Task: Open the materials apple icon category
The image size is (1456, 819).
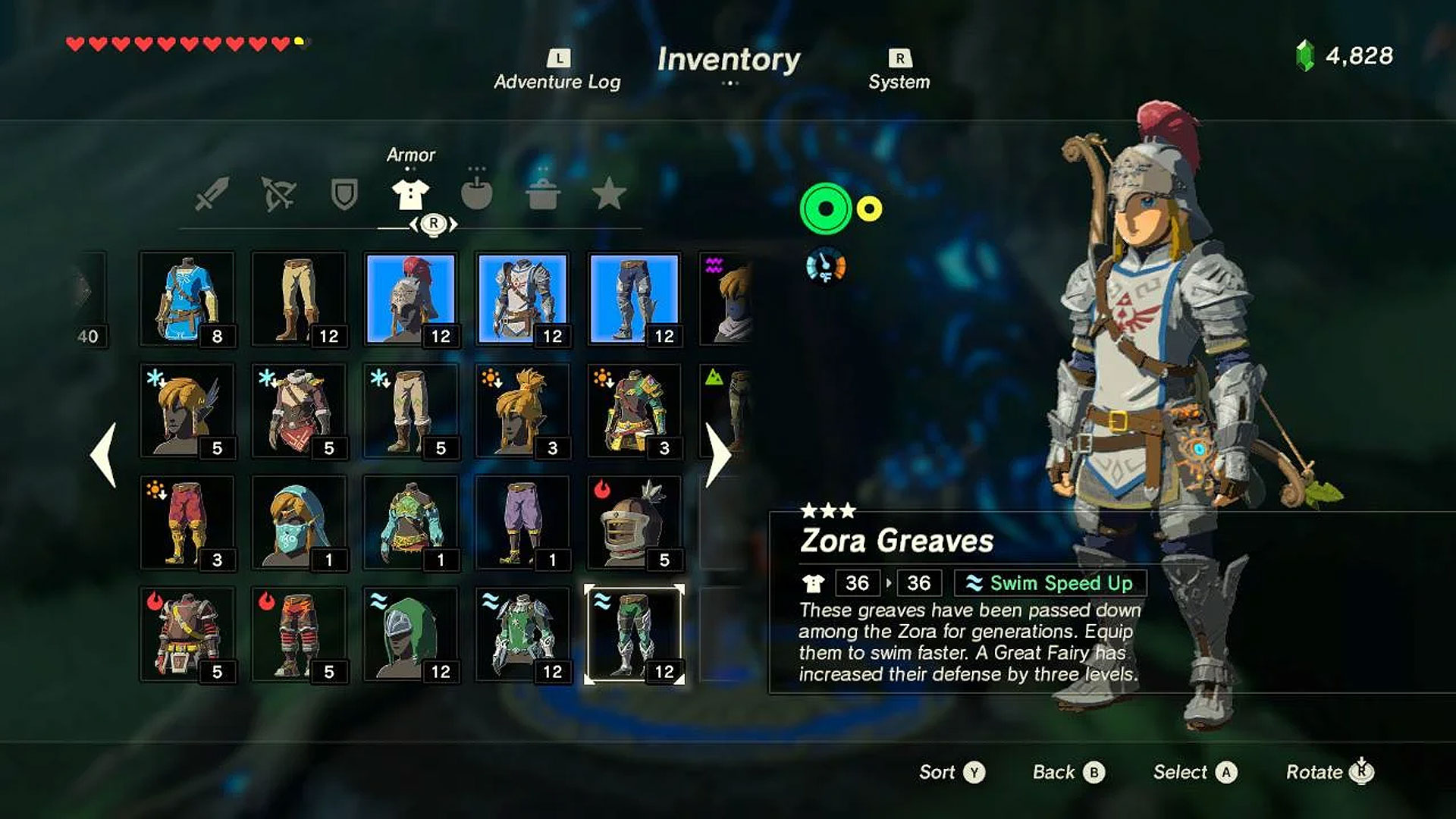Action: [476, 195]
